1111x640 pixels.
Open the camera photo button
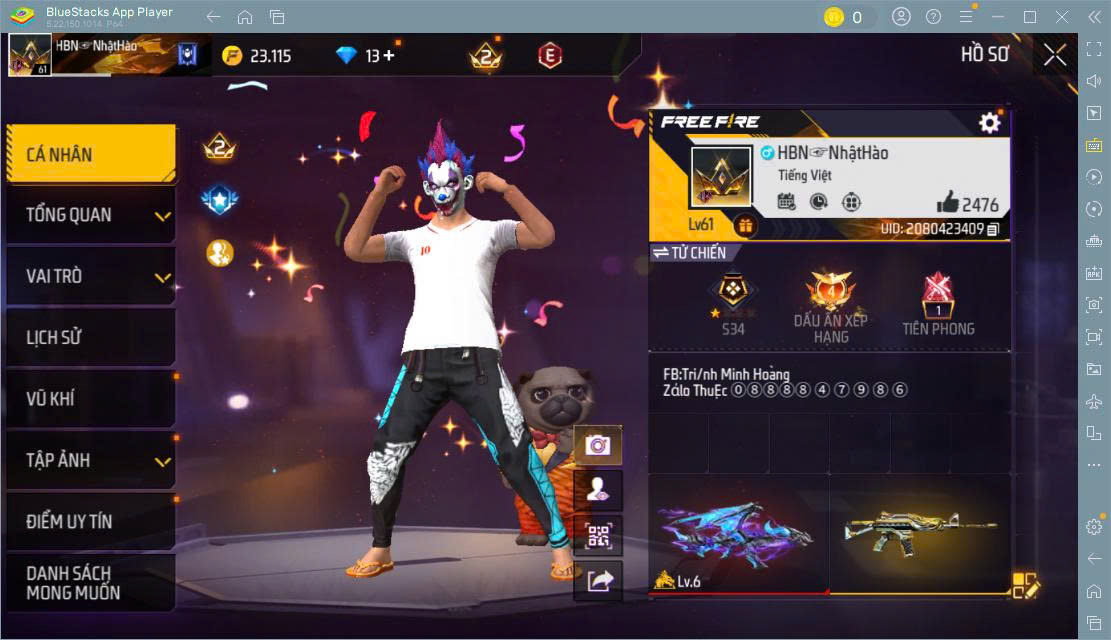point(598,445)
